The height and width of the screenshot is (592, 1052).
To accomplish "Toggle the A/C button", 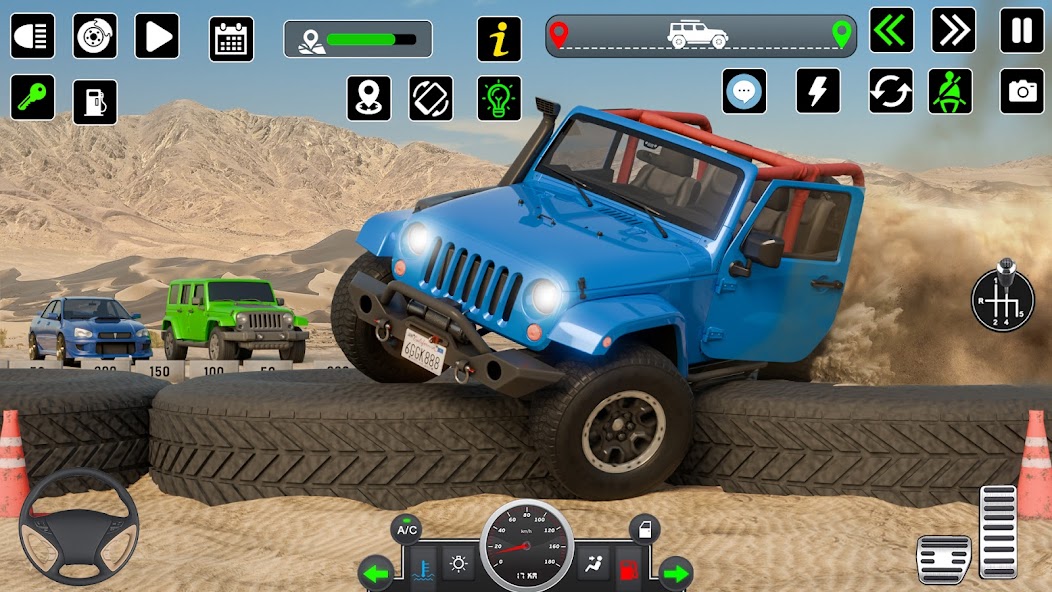I will pos(406,529).
